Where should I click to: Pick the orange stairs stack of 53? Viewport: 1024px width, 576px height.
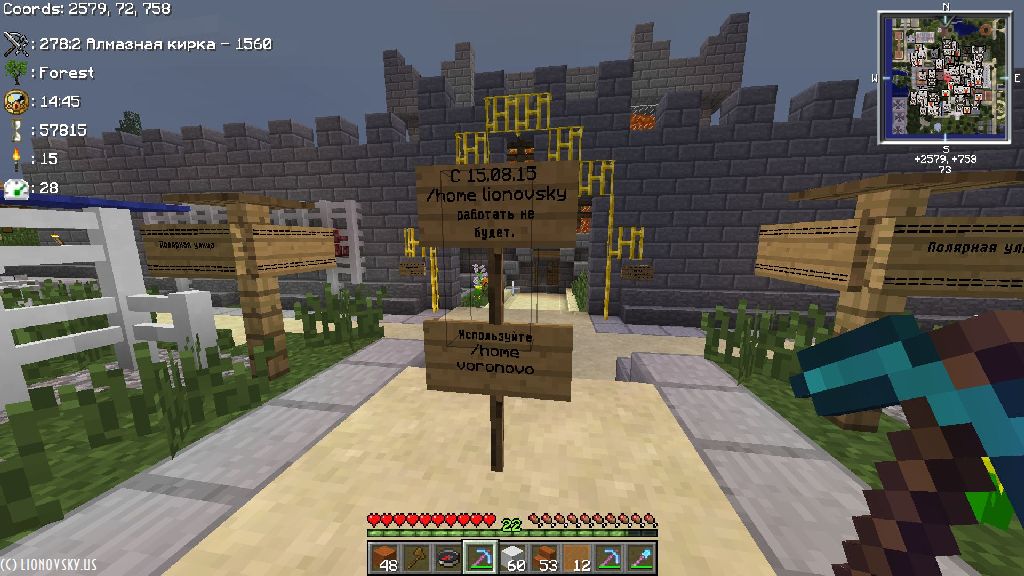point(546,558)
